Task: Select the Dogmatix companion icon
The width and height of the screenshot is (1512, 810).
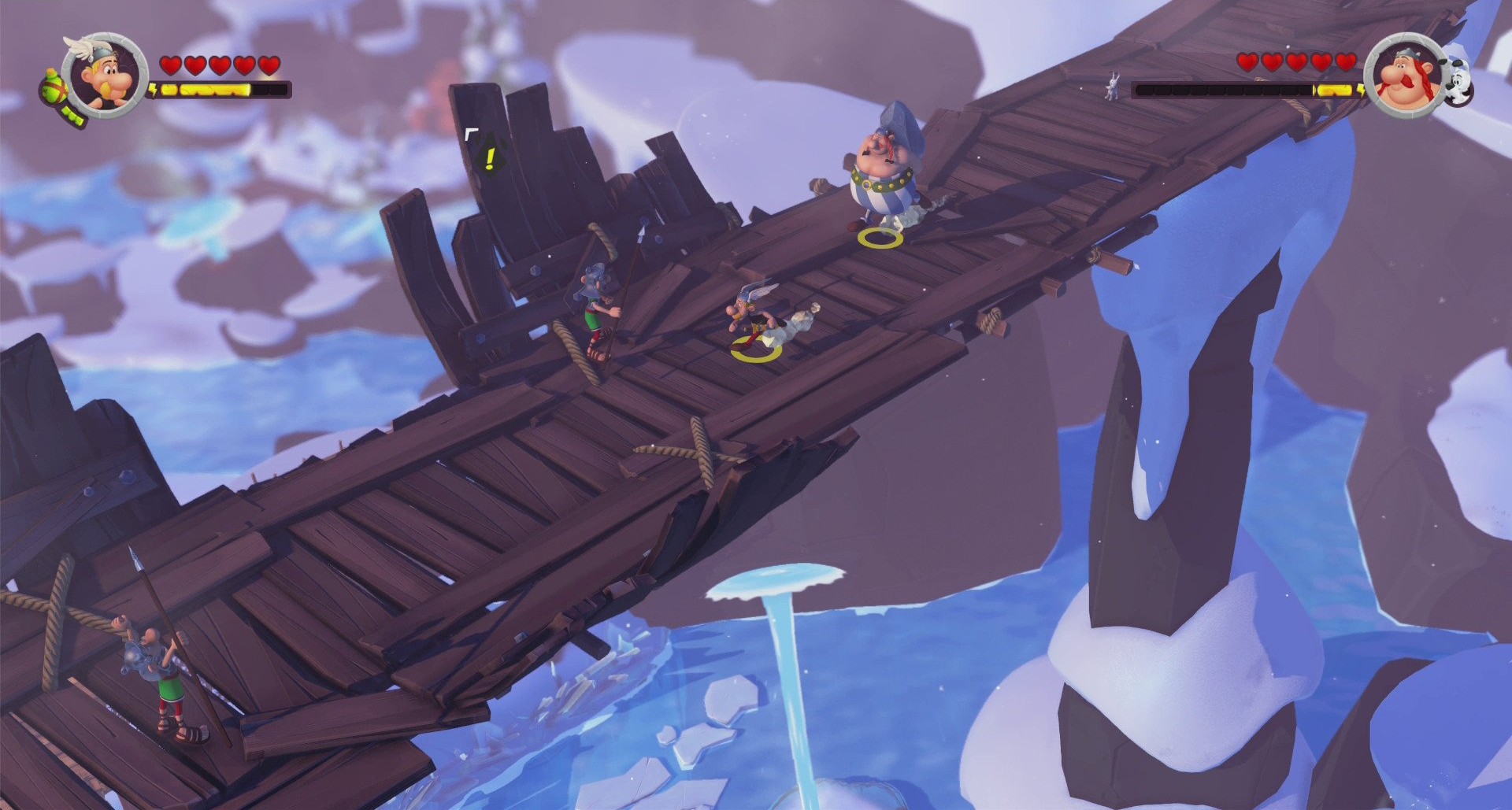Action: coord(1457,83)
